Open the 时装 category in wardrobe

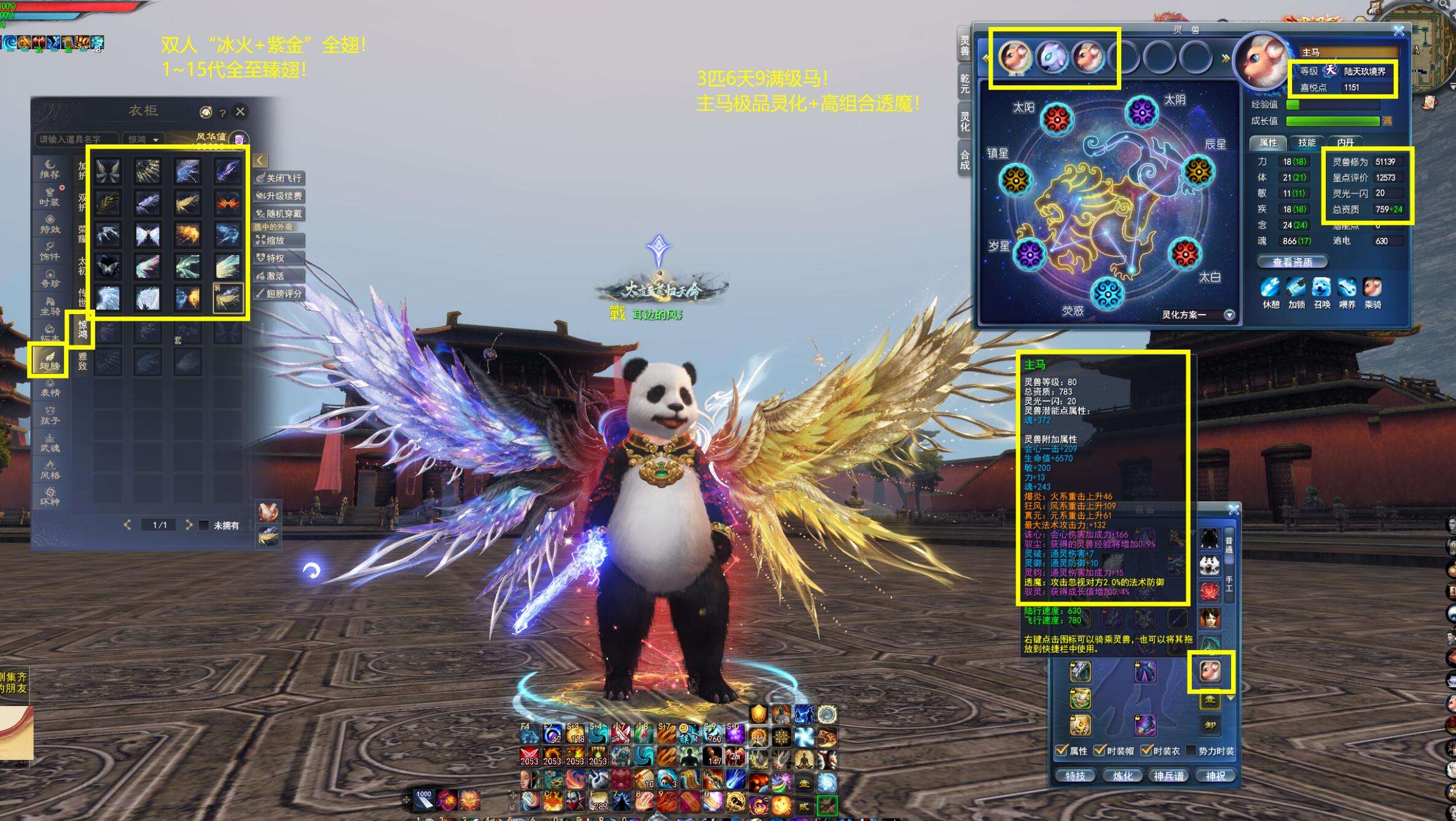pyautogui.click(x=49, y=197)
